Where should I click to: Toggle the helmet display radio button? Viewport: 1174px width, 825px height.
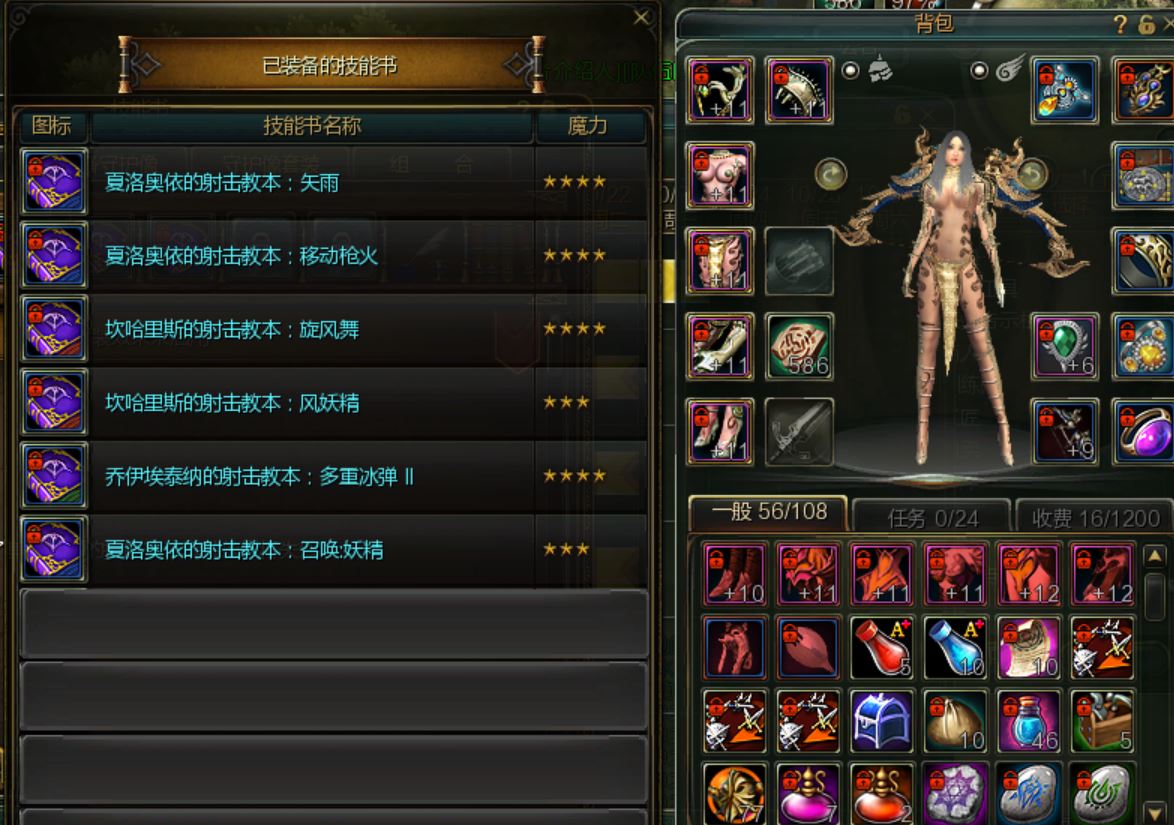(851, 71)
